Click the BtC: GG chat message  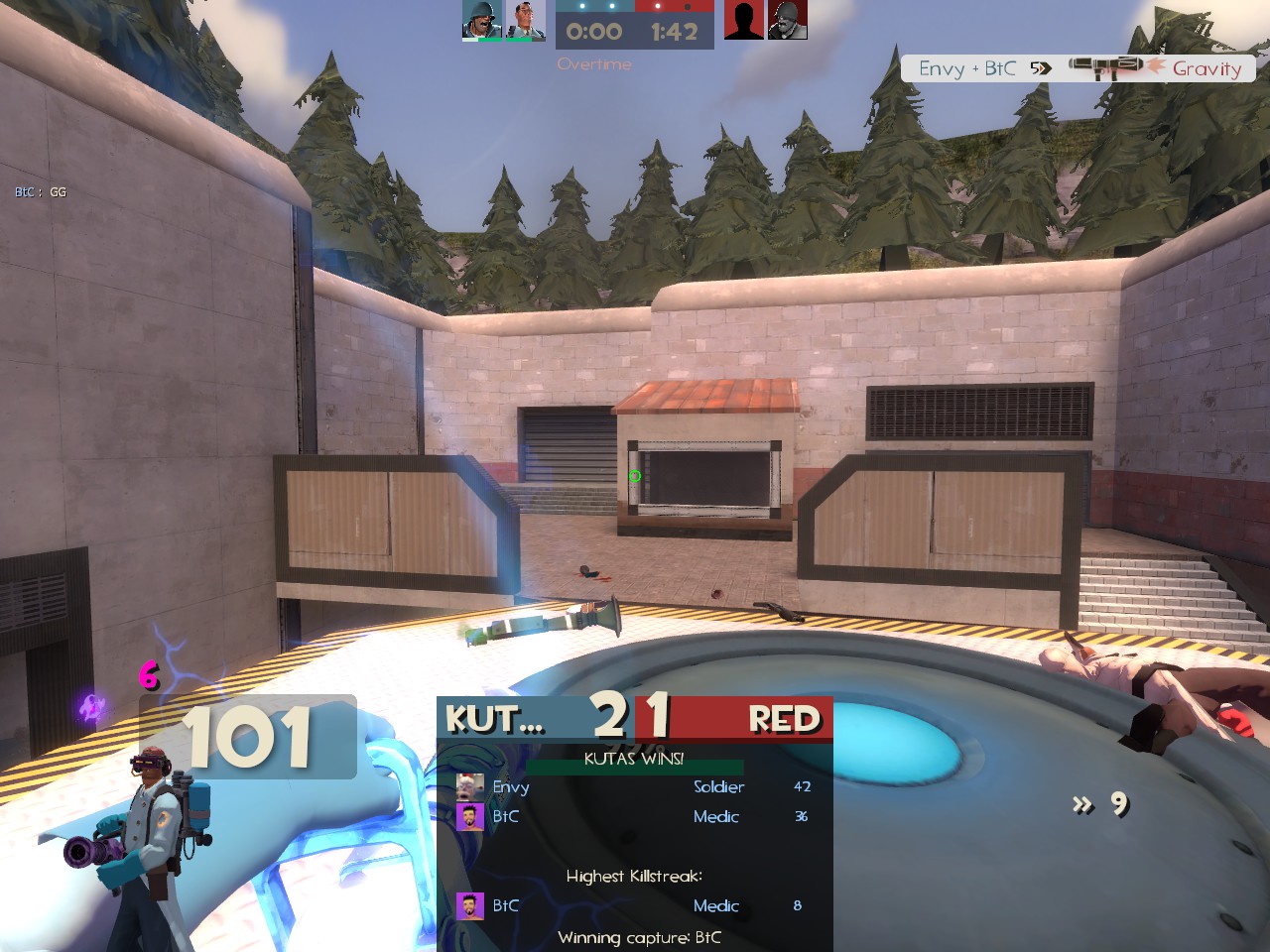click(41, 192)
